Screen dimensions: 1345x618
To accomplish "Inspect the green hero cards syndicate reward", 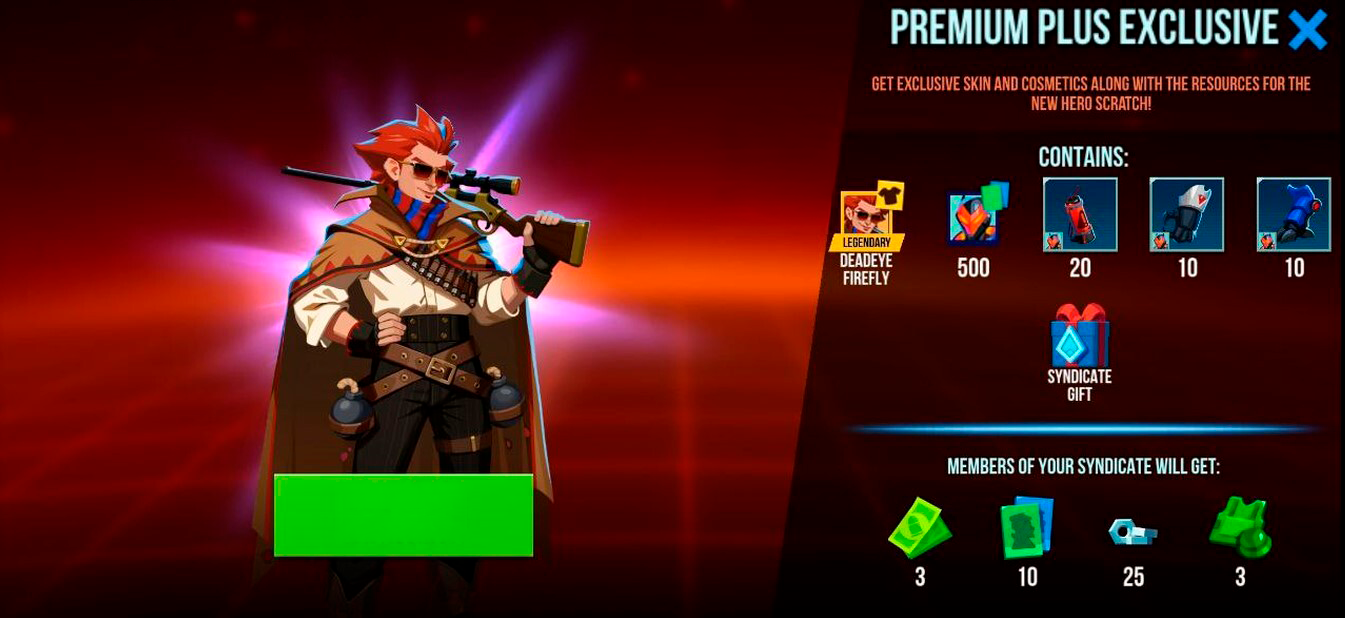I will [x=1027, y=527].
